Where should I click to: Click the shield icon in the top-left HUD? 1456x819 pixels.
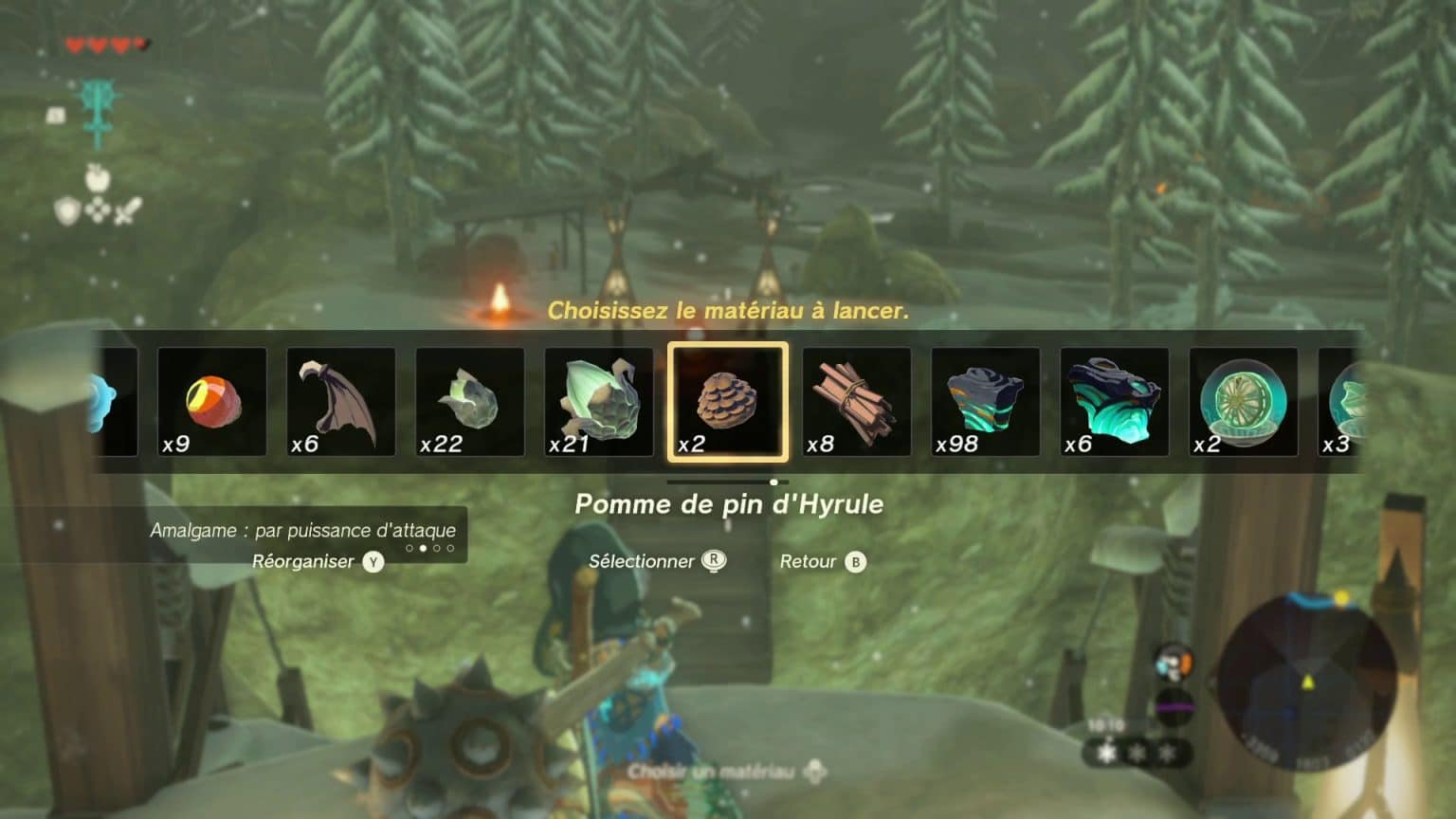[66, 209]
